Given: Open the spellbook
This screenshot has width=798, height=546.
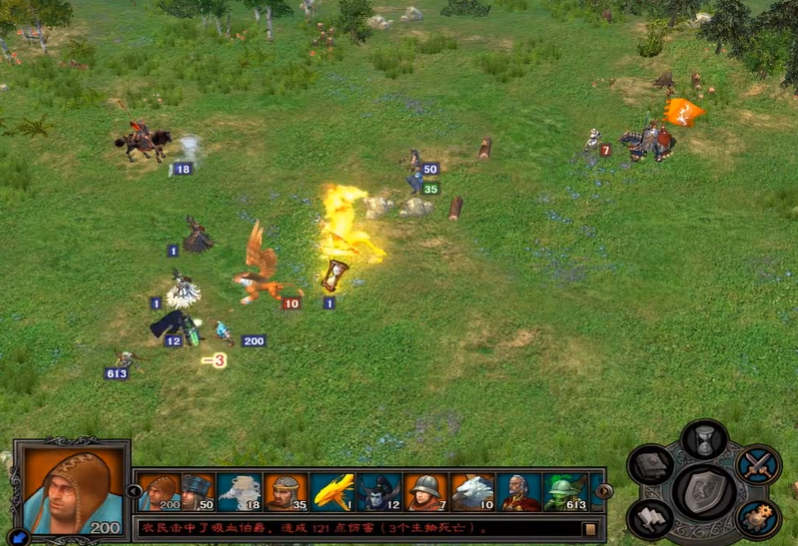Looking at the screenshot, I should pyautogui.click(x=650, y=467).
